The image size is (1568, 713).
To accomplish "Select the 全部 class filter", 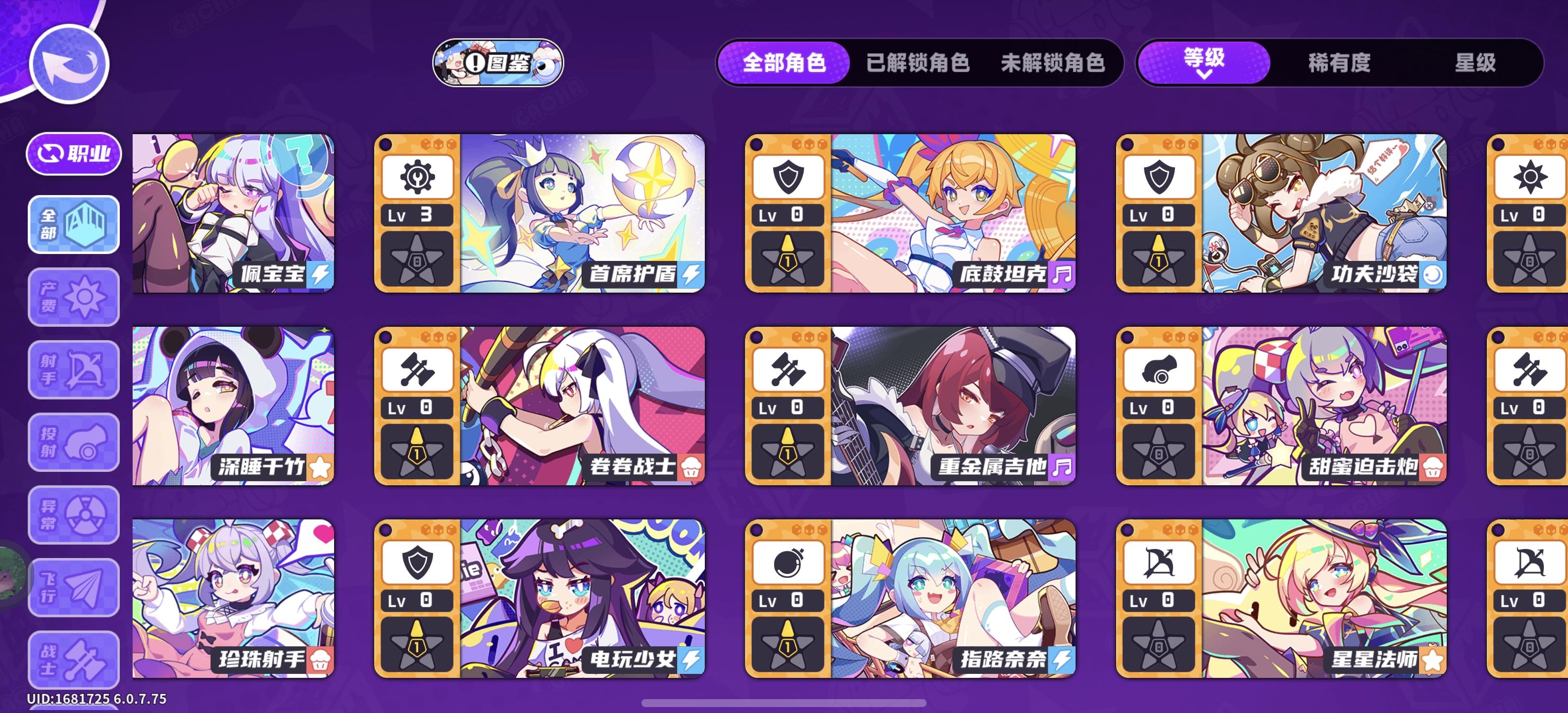I will click(x=73, y=225).
